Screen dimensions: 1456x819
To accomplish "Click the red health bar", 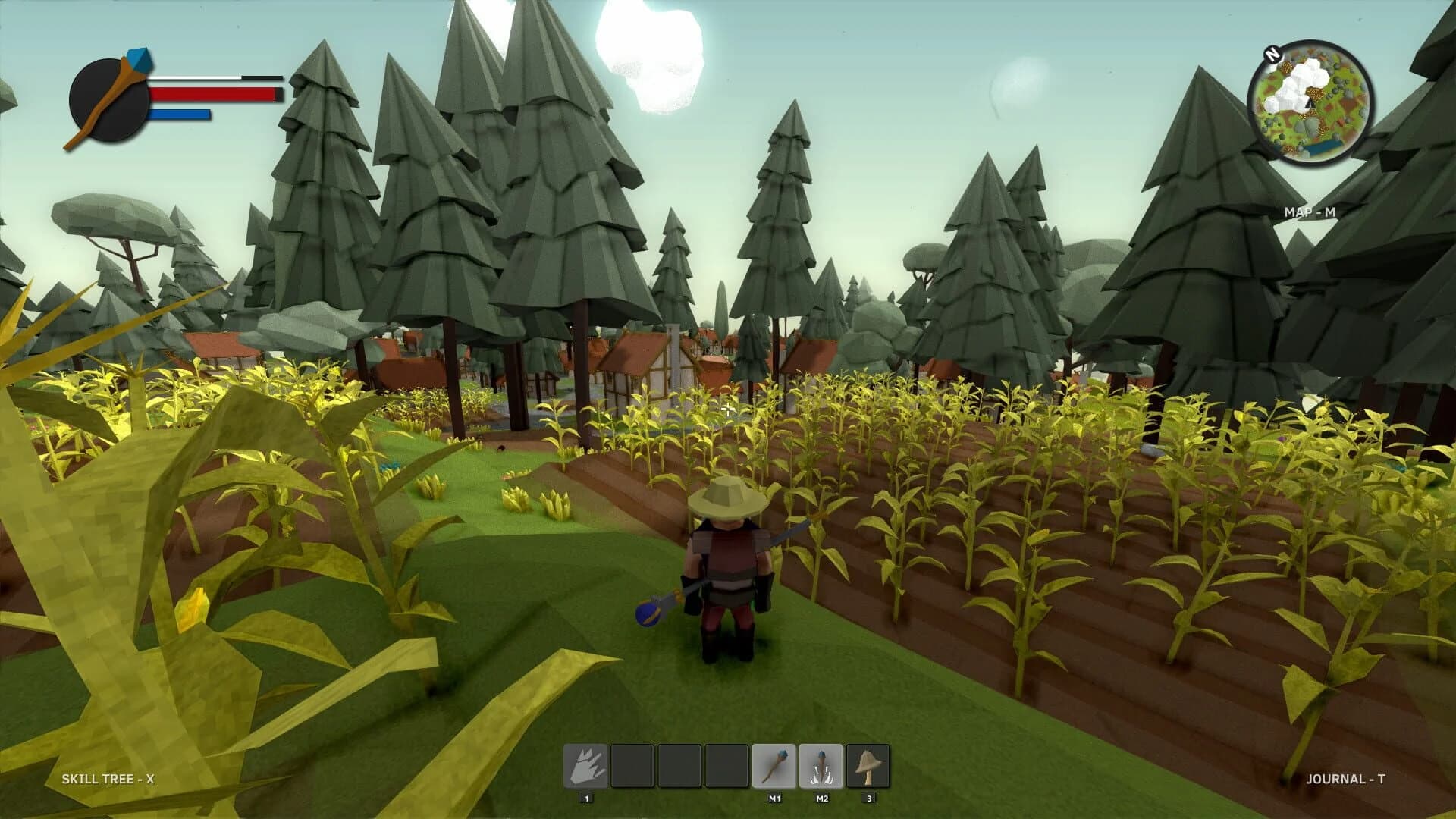I will pyautogui.click(x=216, y=95).
